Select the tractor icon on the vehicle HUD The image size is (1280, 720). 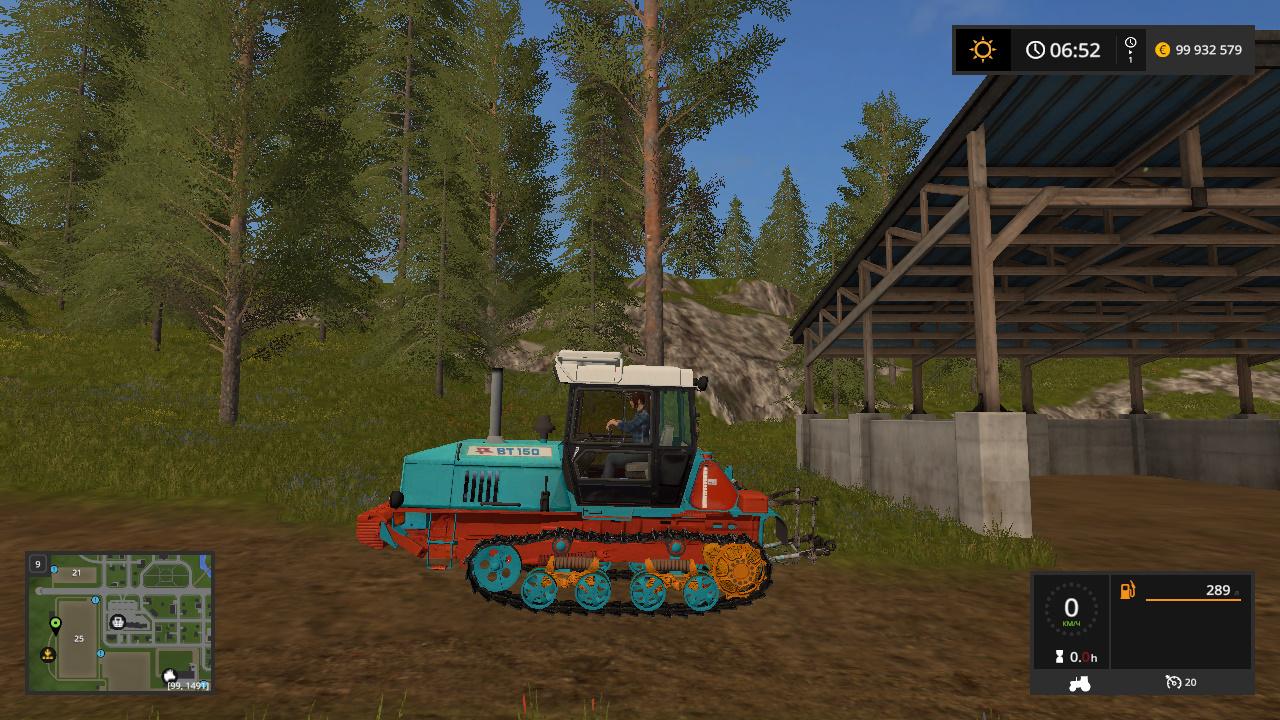click(1079, 684)
